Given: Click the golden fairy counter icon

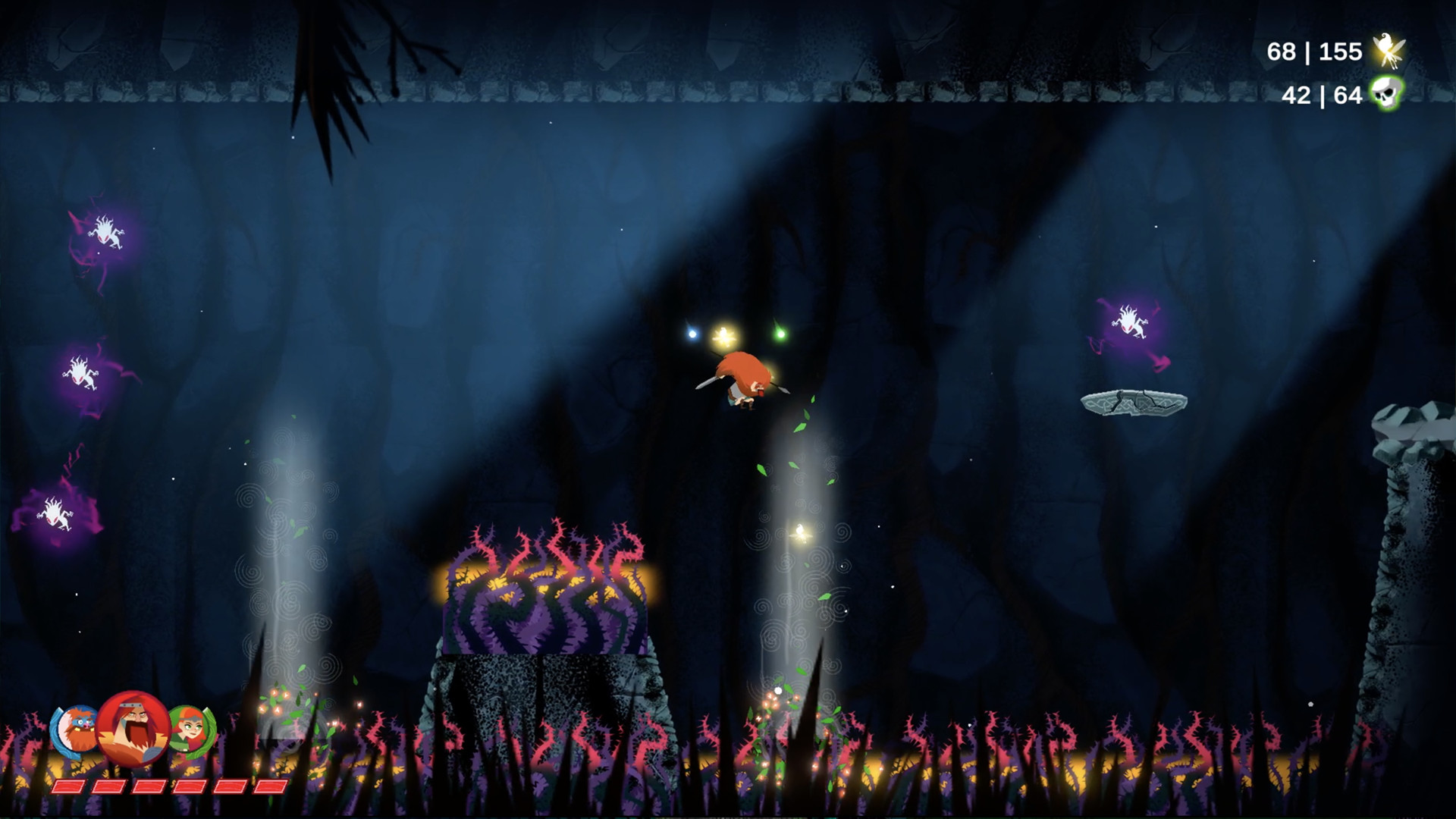Looking at the screenshot, I should (x=1387, y=51).
